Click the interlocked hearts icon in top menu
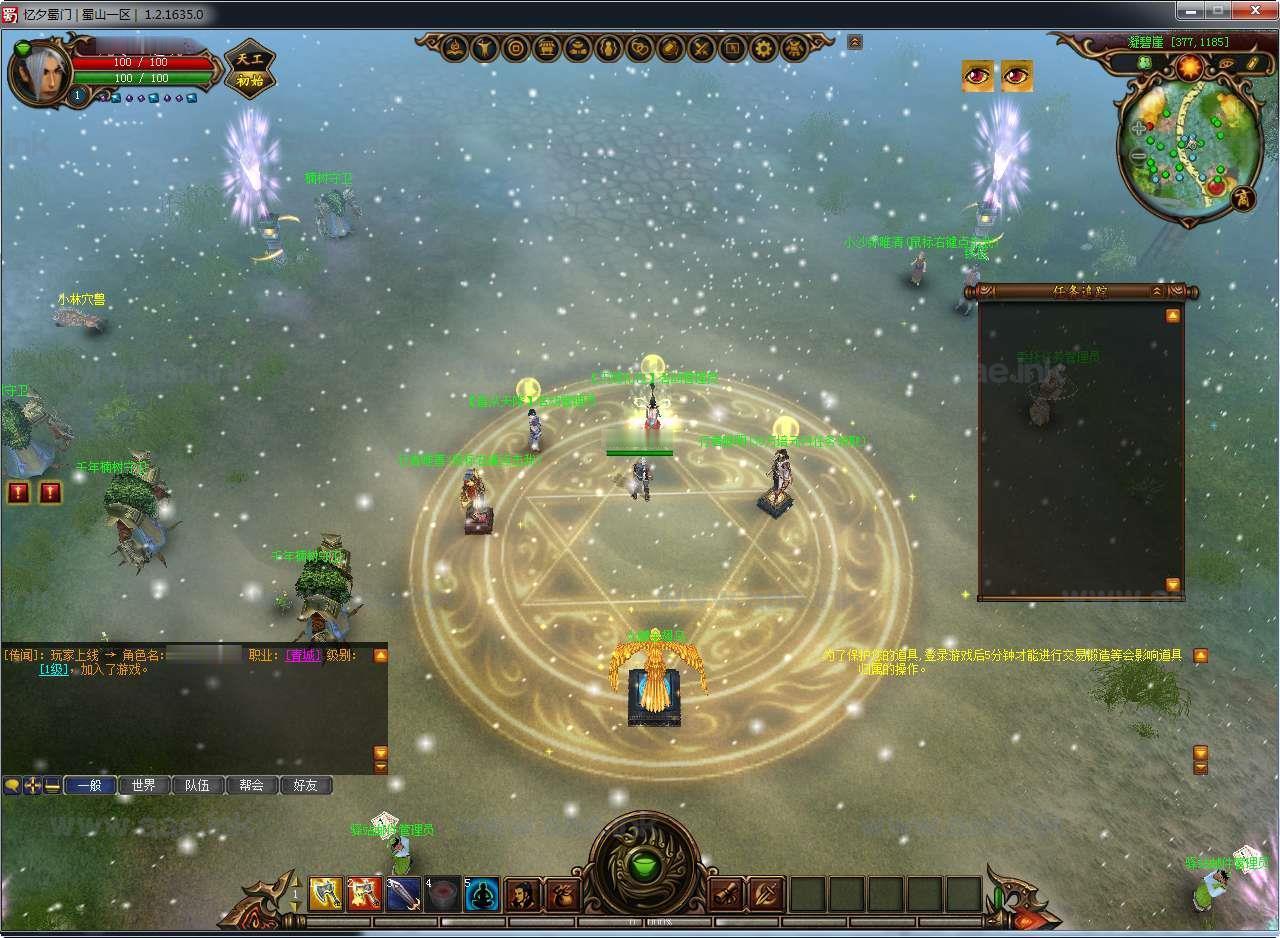This screenshot has height=938, width=1280. point(638,48)
